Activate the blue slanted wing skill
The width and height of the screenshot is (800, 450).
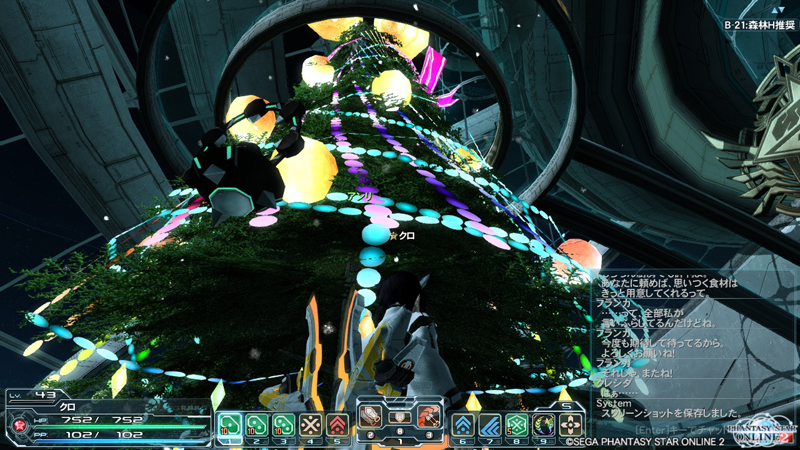490,425
